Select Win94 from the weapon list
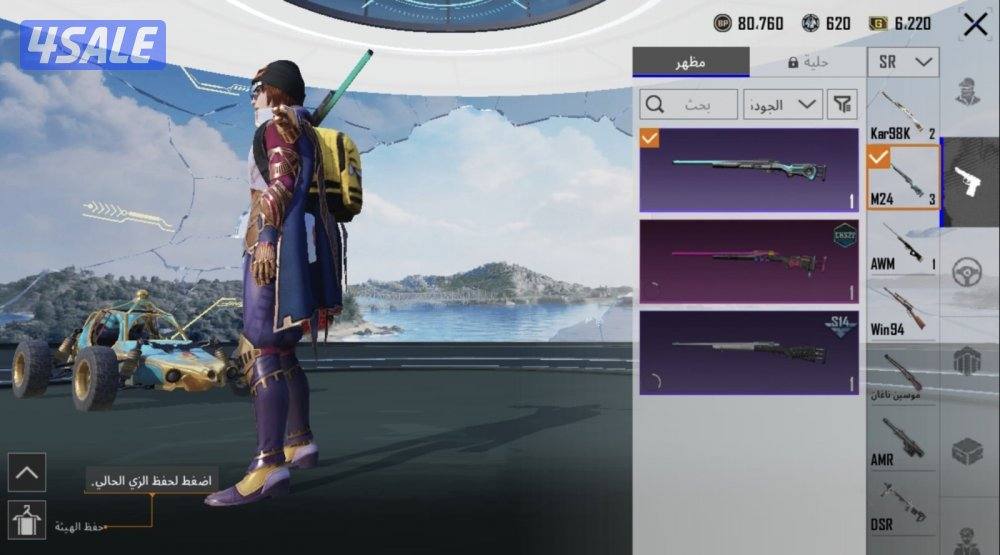The image size is (1000, 555). (903, 312)
